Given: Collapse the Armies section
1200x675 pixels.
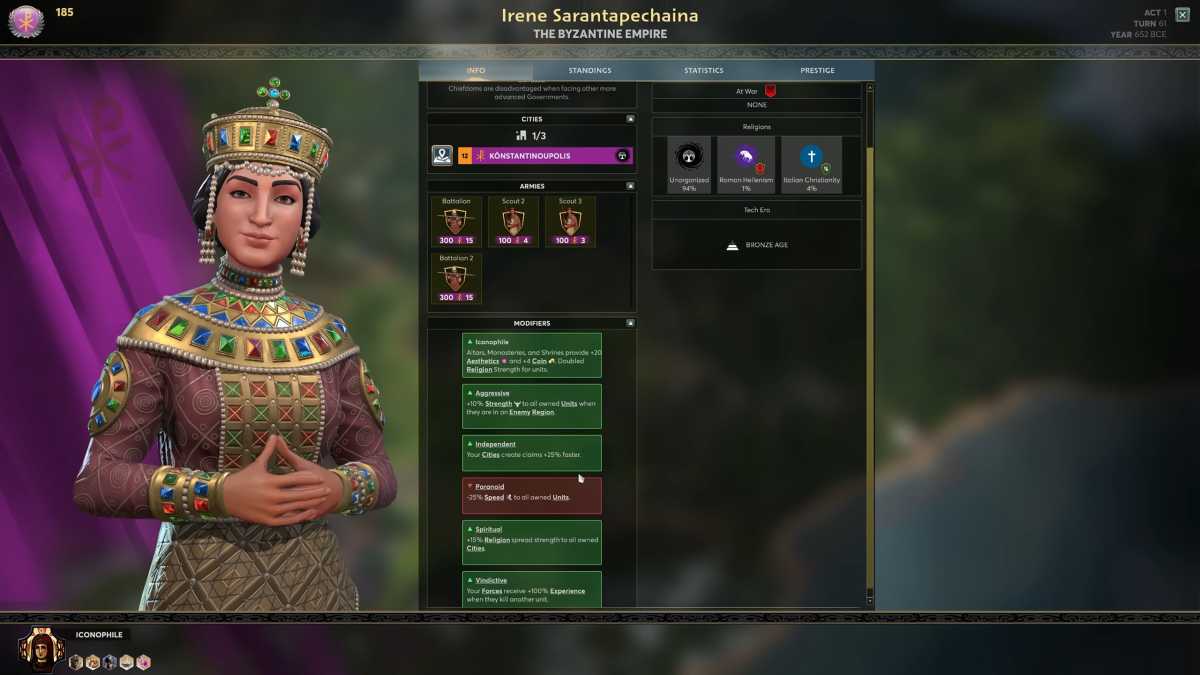Looking at the screenshot, I should pyautogui.click(x=630, y=186).
